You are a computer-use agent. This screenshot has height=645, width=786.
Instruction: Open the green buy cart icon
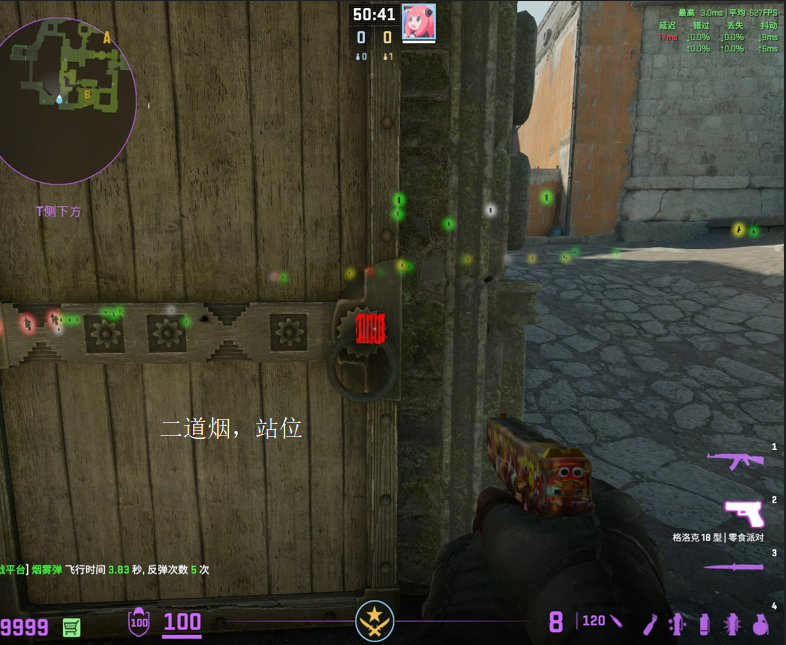coord(71,627)
